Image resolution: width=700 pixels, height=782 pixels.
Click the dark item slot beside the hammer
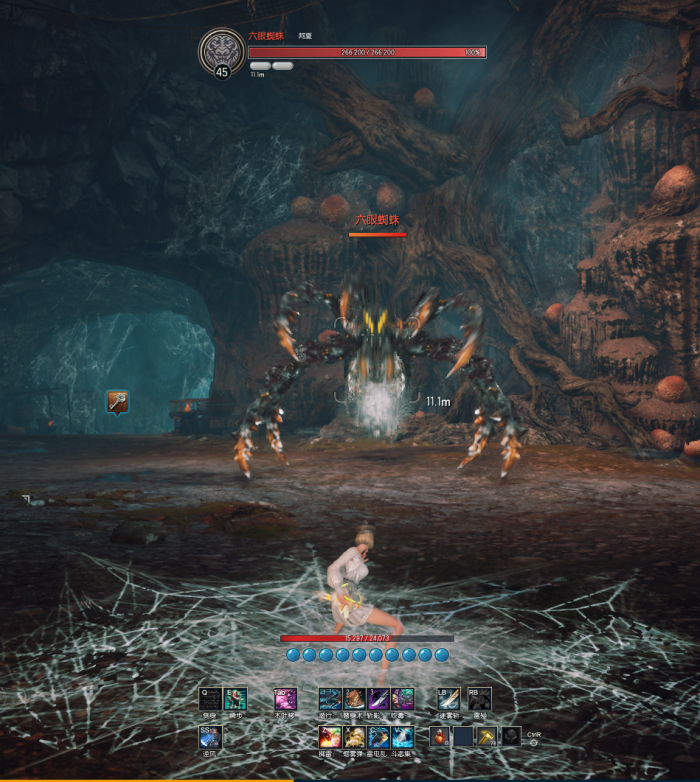(x=511, y=737)
